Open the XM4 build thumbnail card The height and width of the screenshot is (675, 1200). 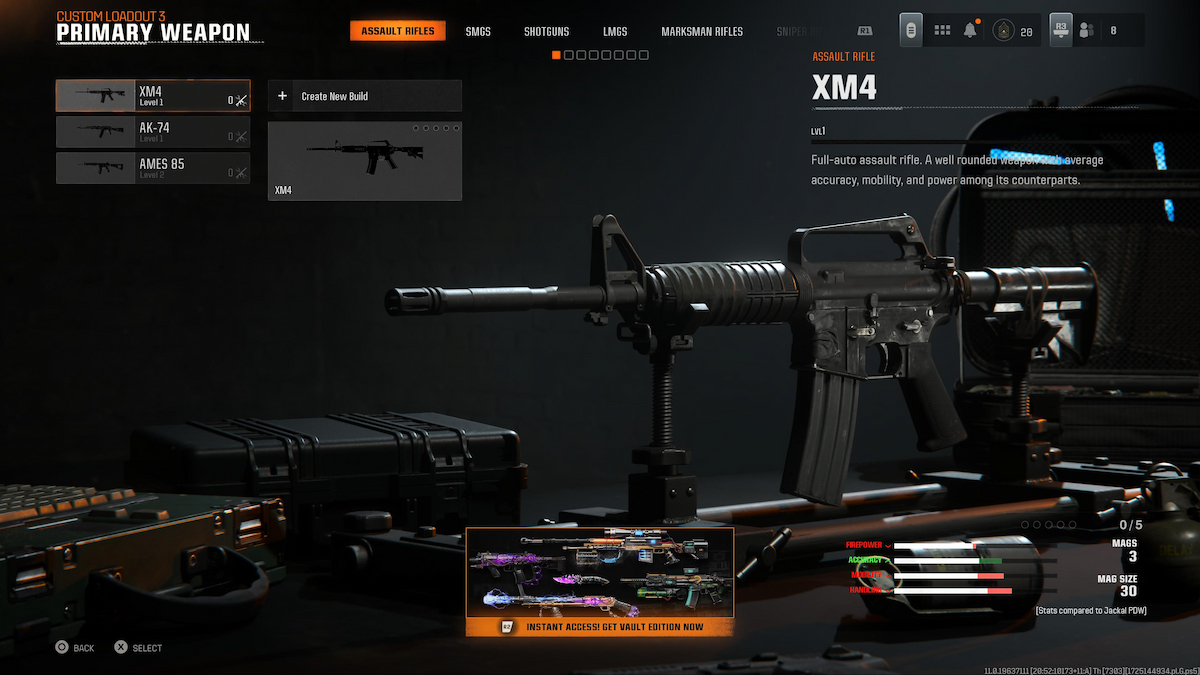coord(364,160)
